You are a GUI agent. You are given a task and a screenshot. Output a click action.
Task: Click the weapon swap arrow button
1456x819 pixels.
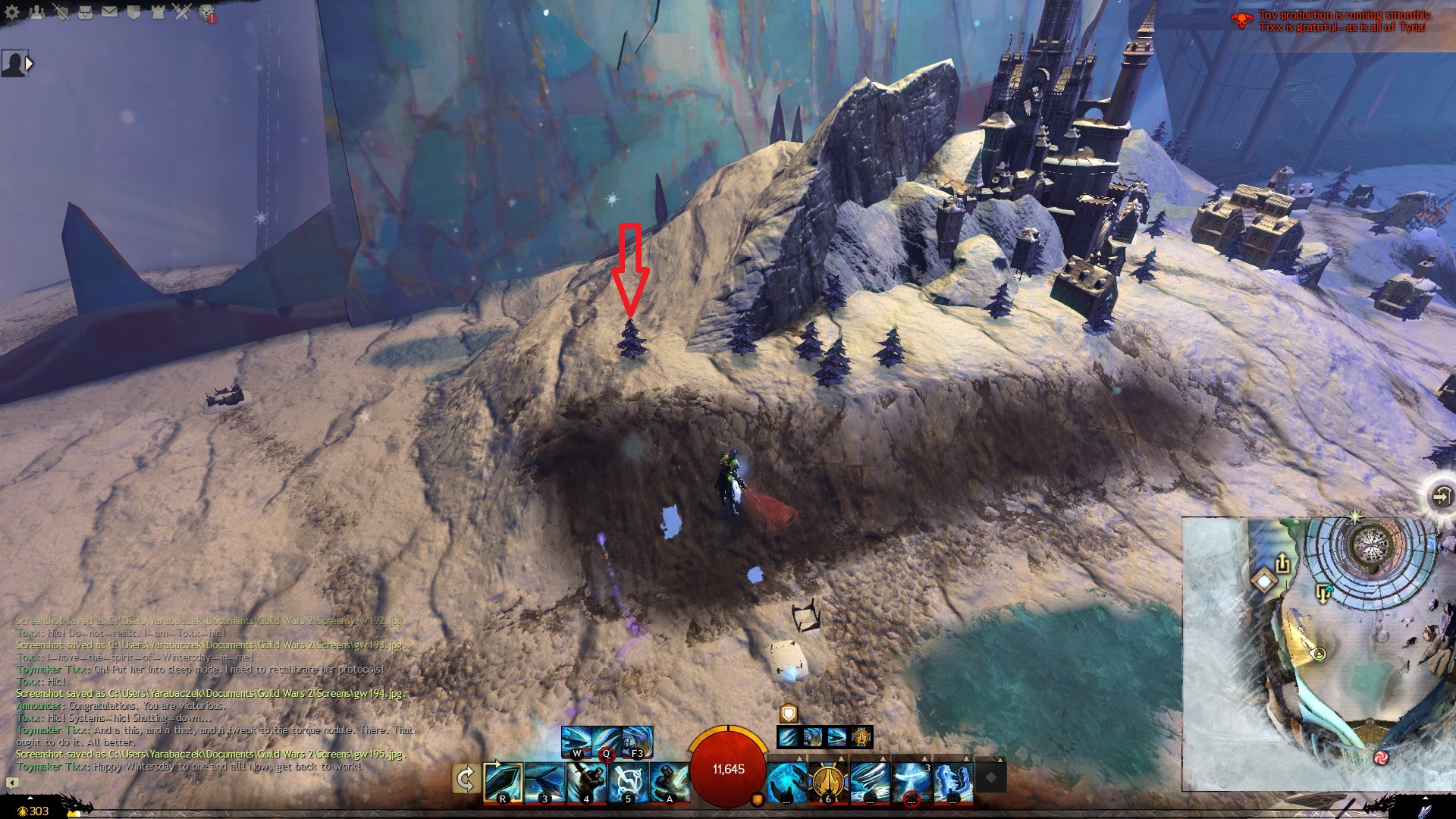(x=466, y=780)
